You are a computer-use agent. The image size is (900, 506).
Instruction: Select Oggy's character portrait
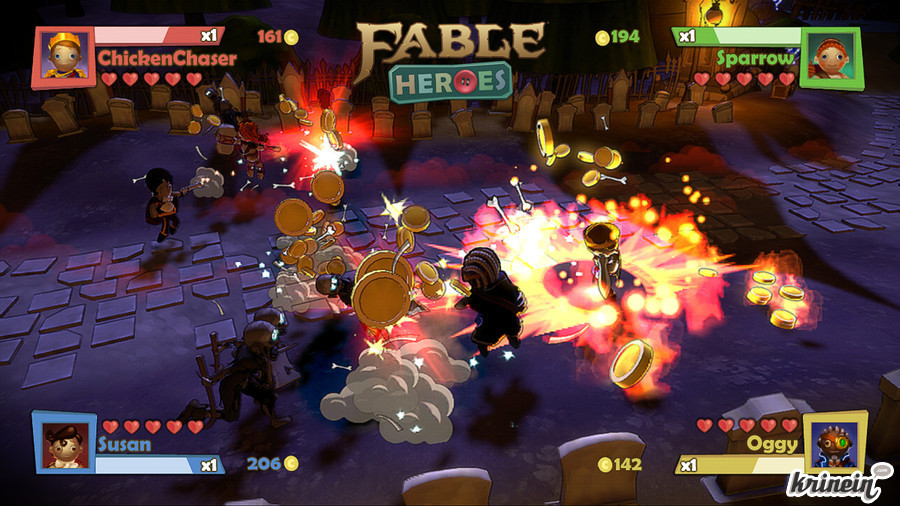pyautogui.click(x=835, y=443)
